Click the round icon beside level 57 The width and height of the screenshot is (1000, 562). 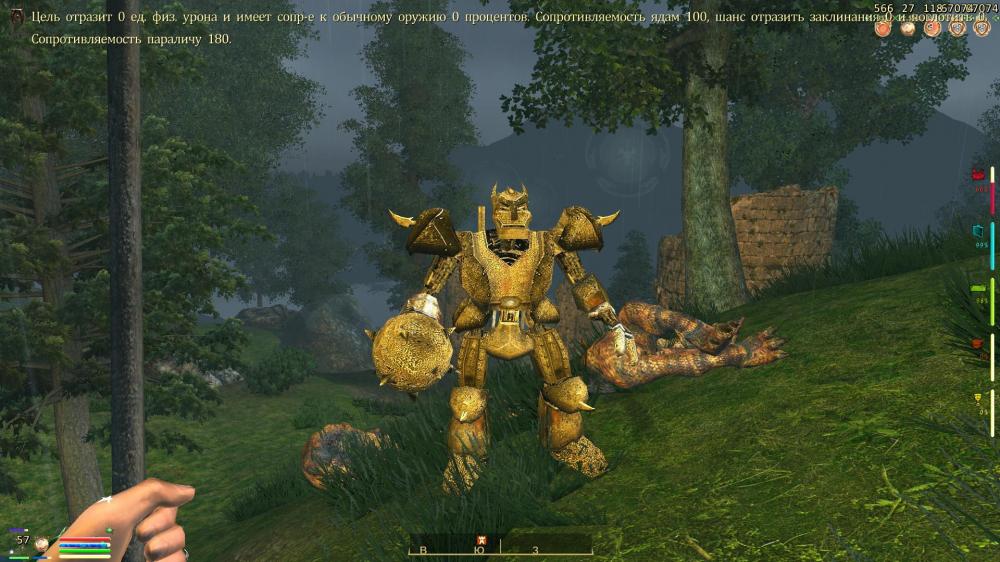point(42,544)
